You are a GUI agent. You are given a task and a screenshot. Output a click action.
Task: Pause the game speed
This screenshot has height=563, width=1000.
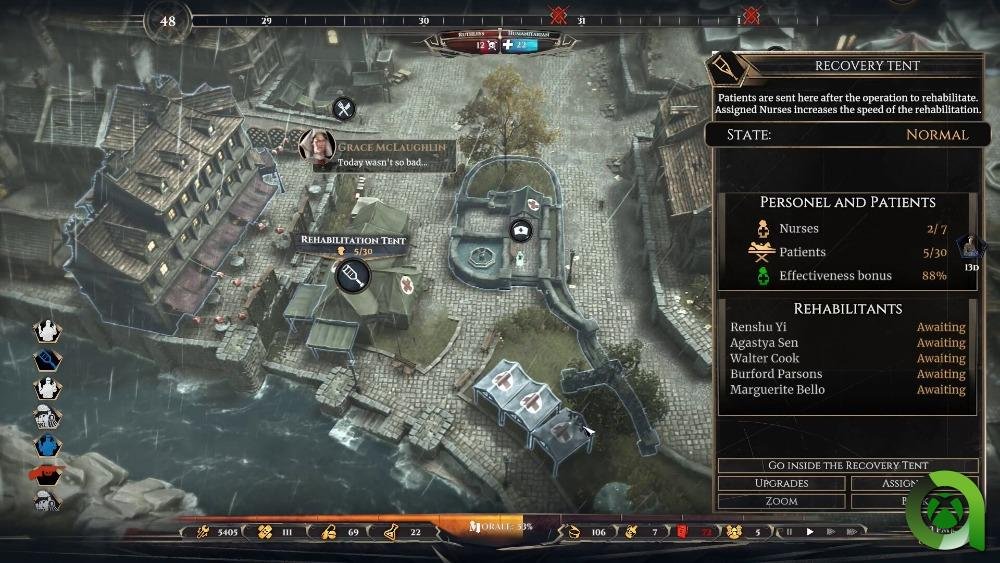coord(791,532)
